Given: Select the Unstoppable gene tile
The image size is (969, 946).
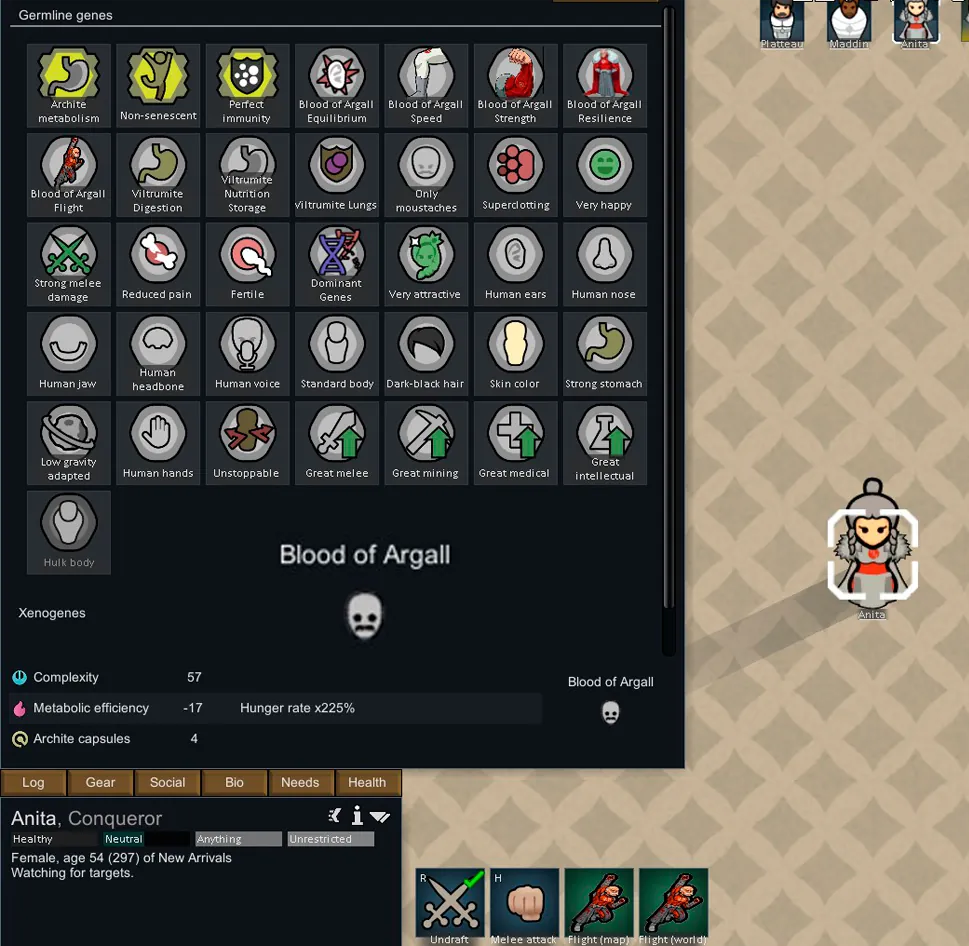Looking at the screenshot, I should (247, 443).
